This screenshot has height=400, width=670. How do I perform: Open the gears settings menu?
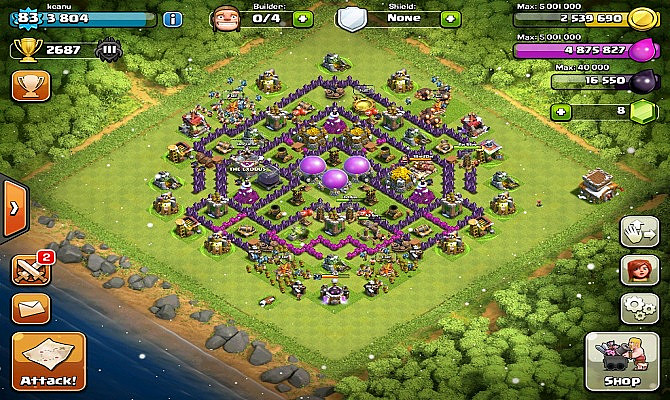point(637,305)
